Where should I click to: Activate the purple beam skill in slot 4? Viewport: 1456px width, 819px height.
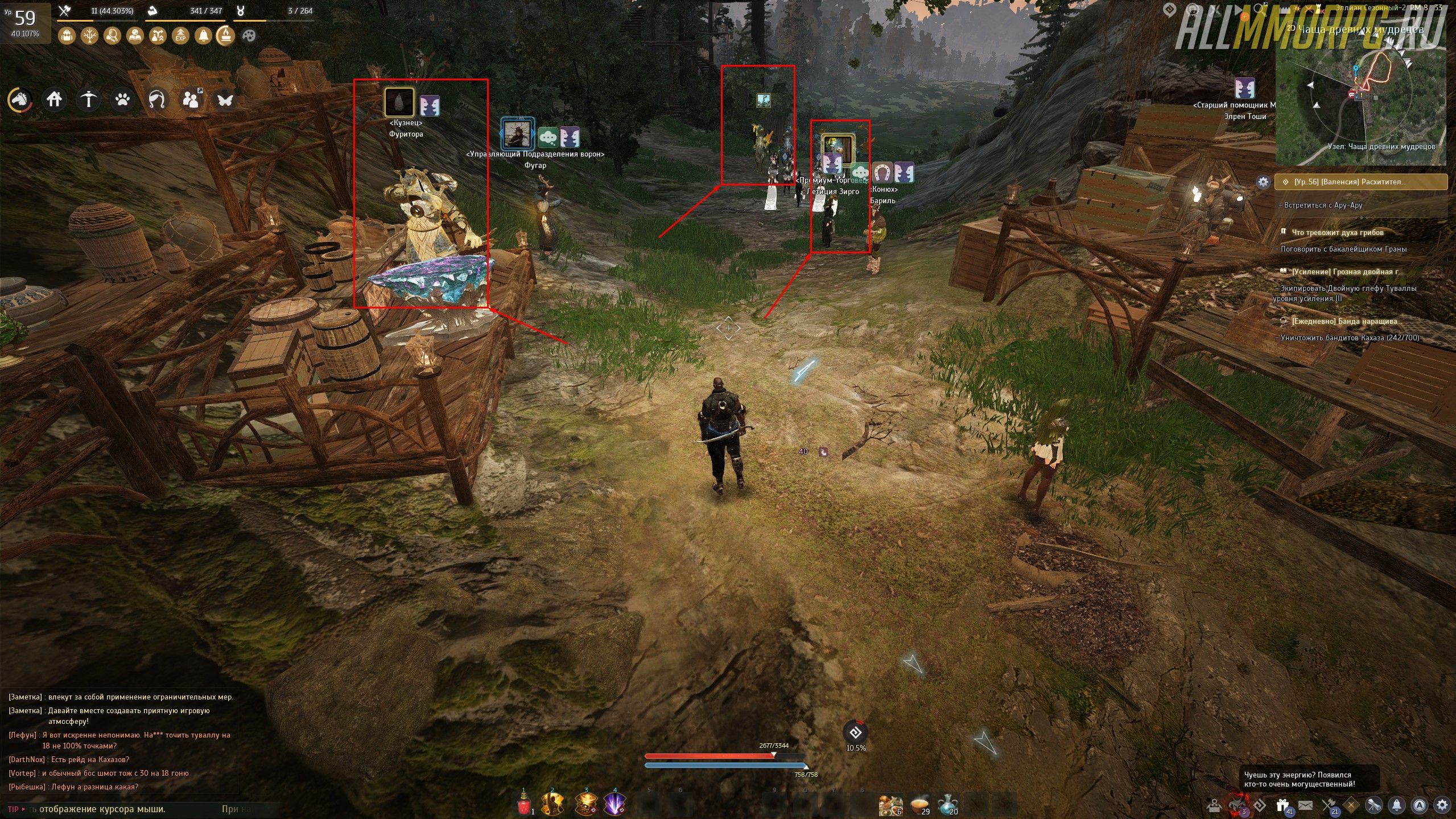click(615, 805)
